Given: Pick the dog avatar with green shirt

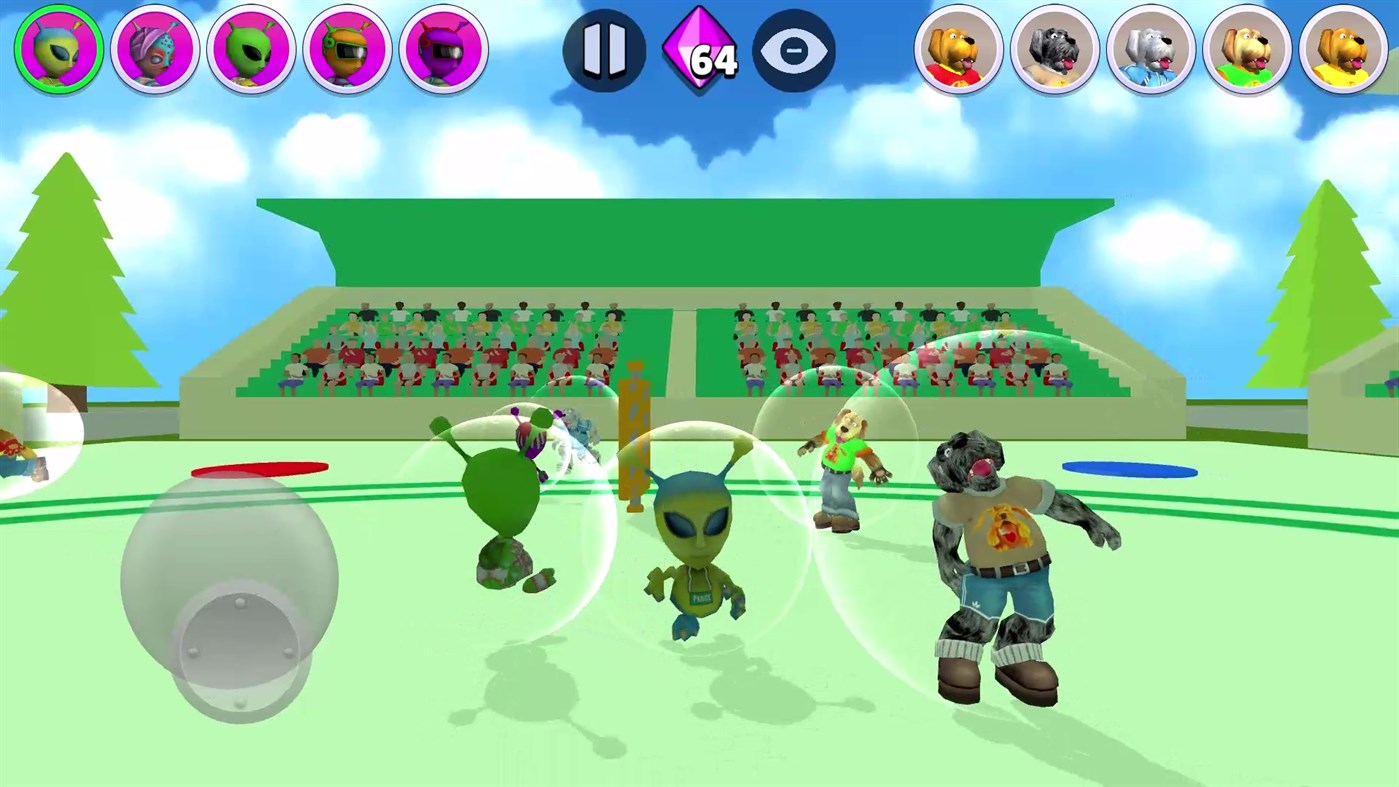Looking at the screenshot, I should [1246, 48].
